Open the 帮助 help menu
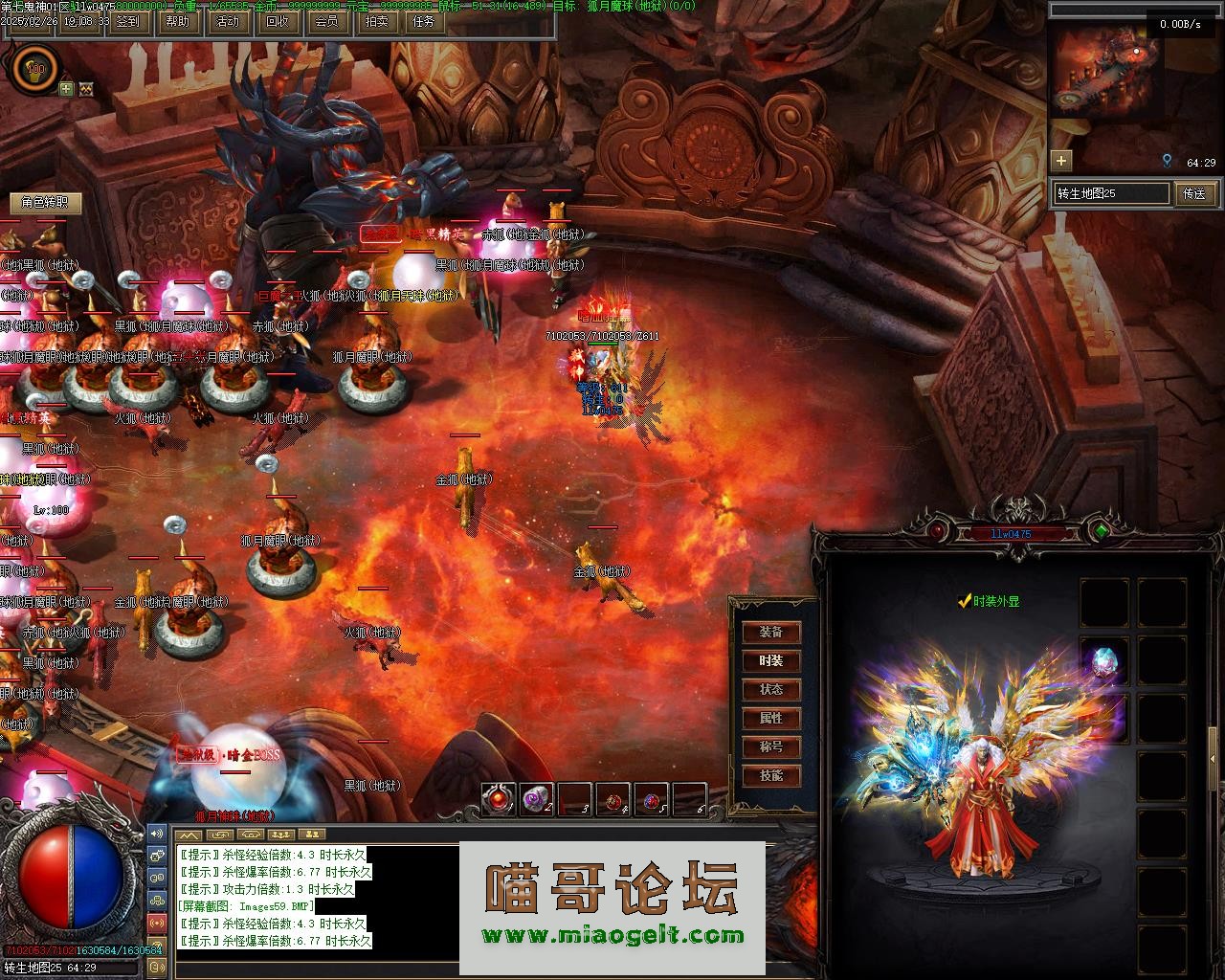 178,21
